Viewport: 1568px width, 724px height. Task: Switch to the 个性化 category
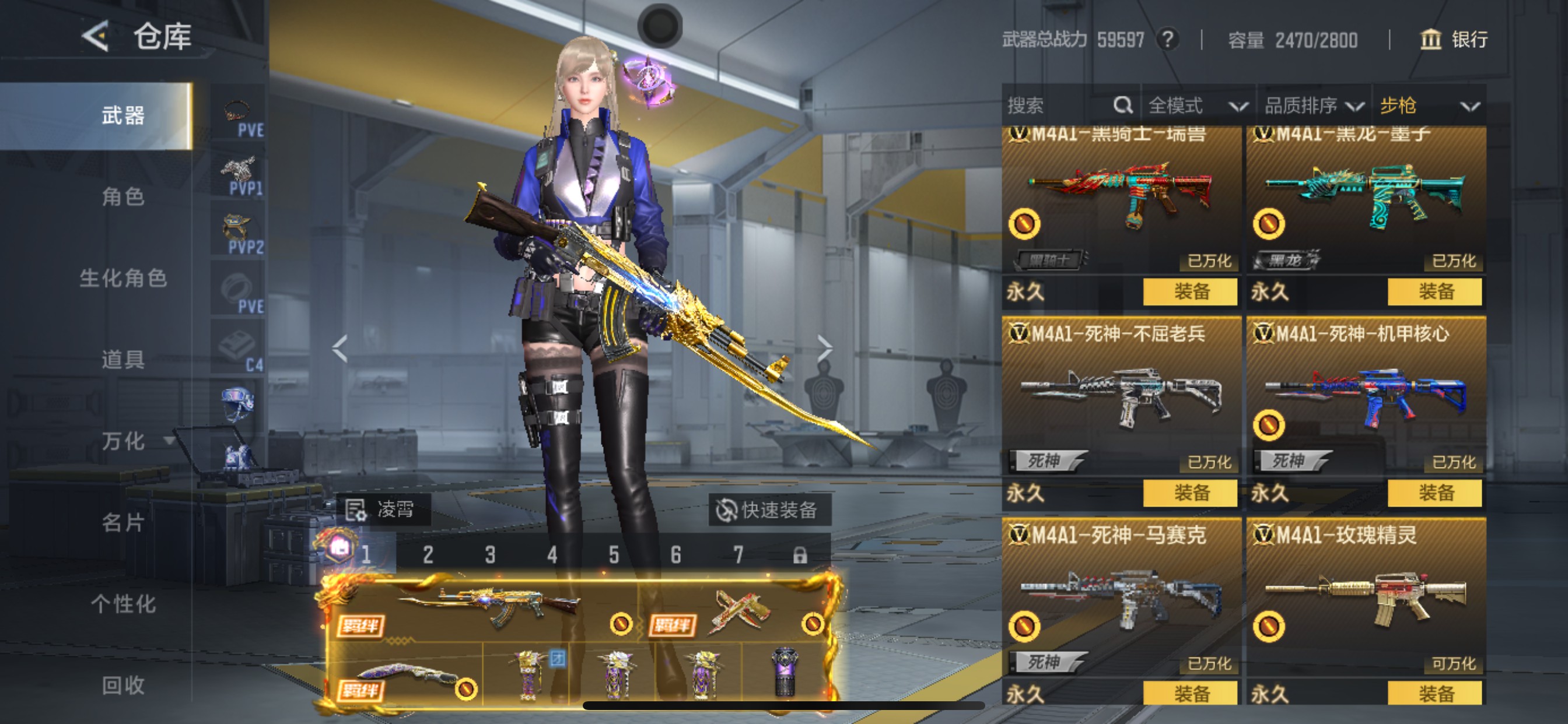pyautogui.click(x=123, y=603)
